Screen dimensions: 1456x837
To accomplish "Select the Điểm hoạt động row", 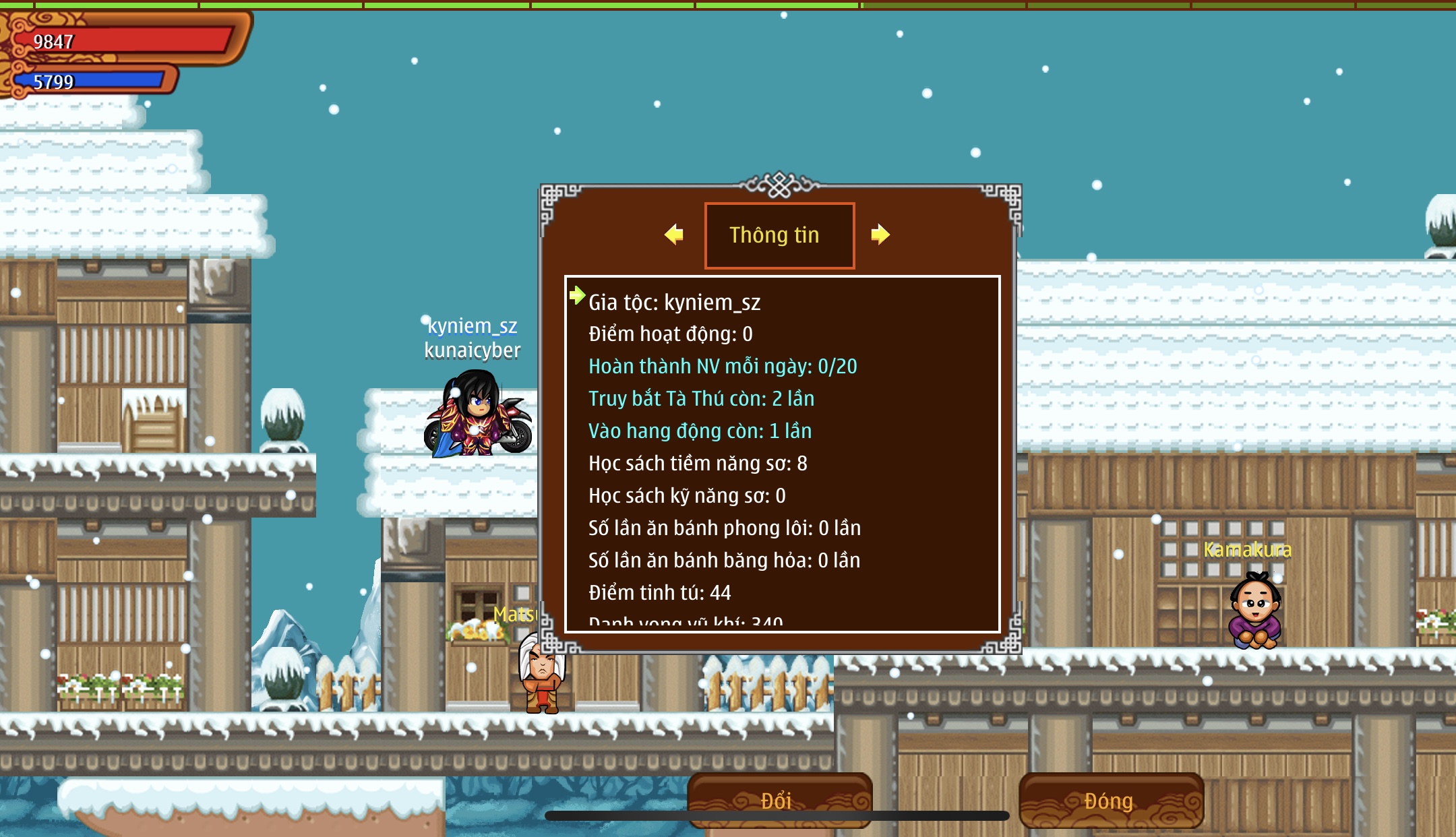I will [670, 334].
